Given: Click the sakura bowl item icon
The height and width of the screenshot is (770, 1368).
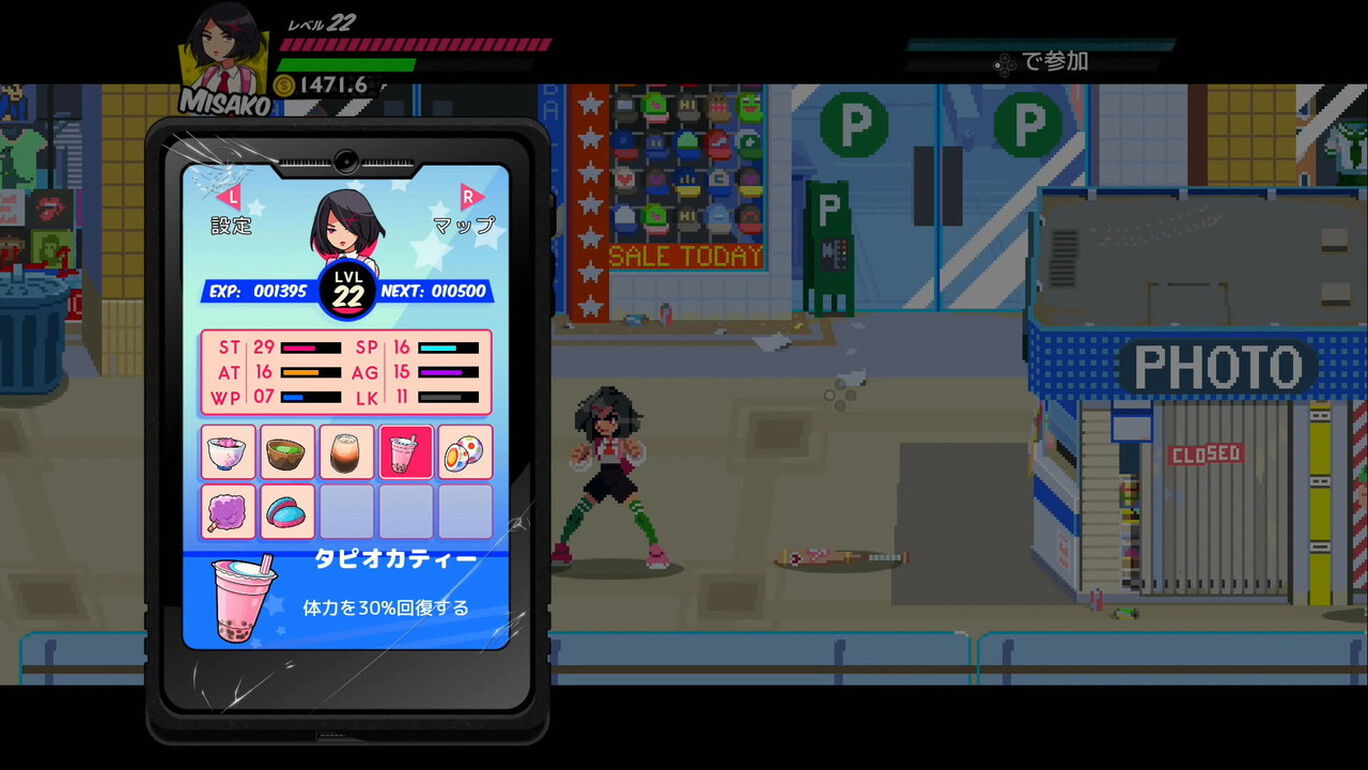Looking at the screenshot, I should coord(228,452).
